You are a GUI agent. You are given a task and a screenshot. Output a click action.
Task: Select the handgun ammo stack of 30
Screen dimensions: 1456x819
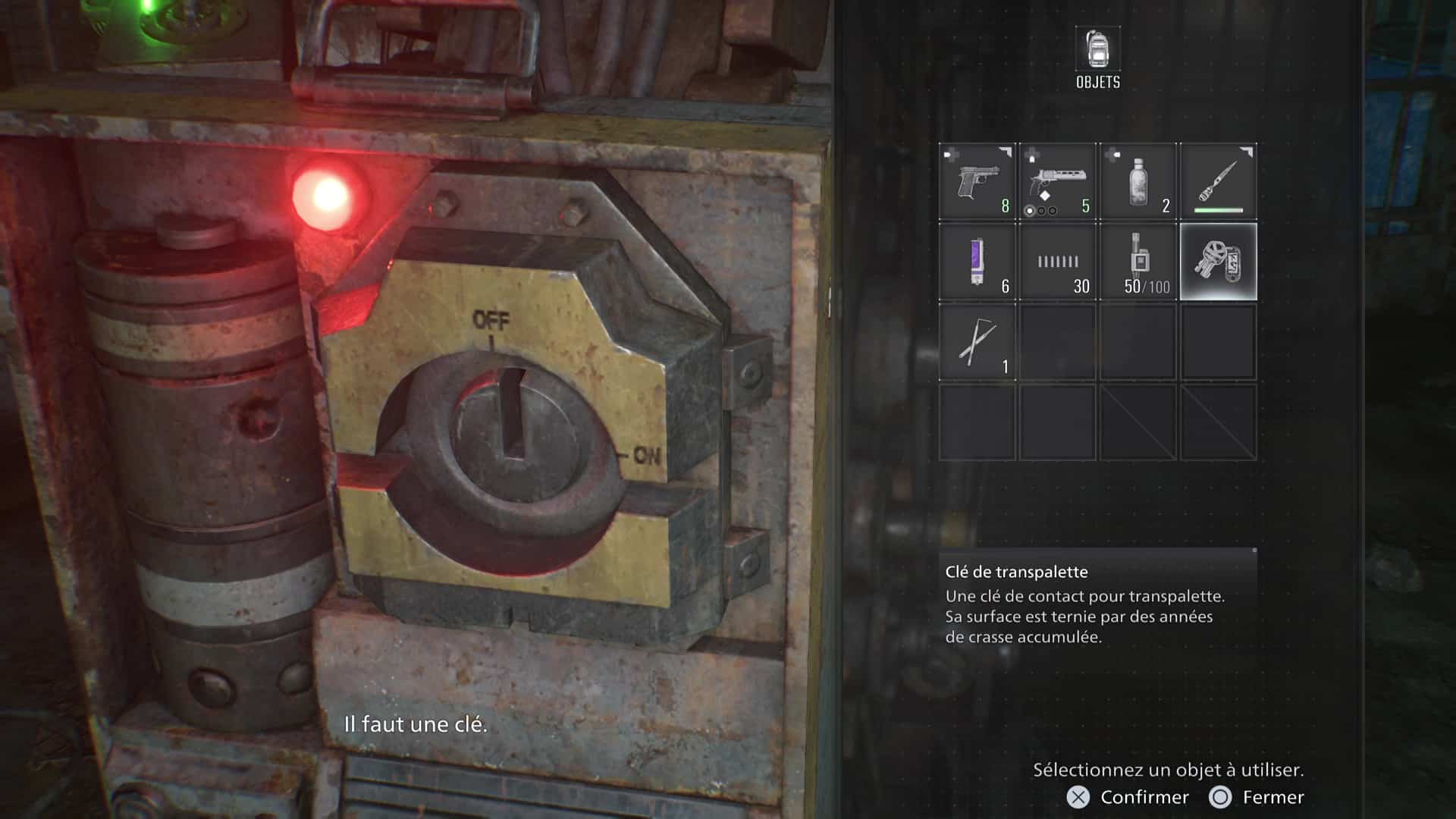click(1058, 262)
